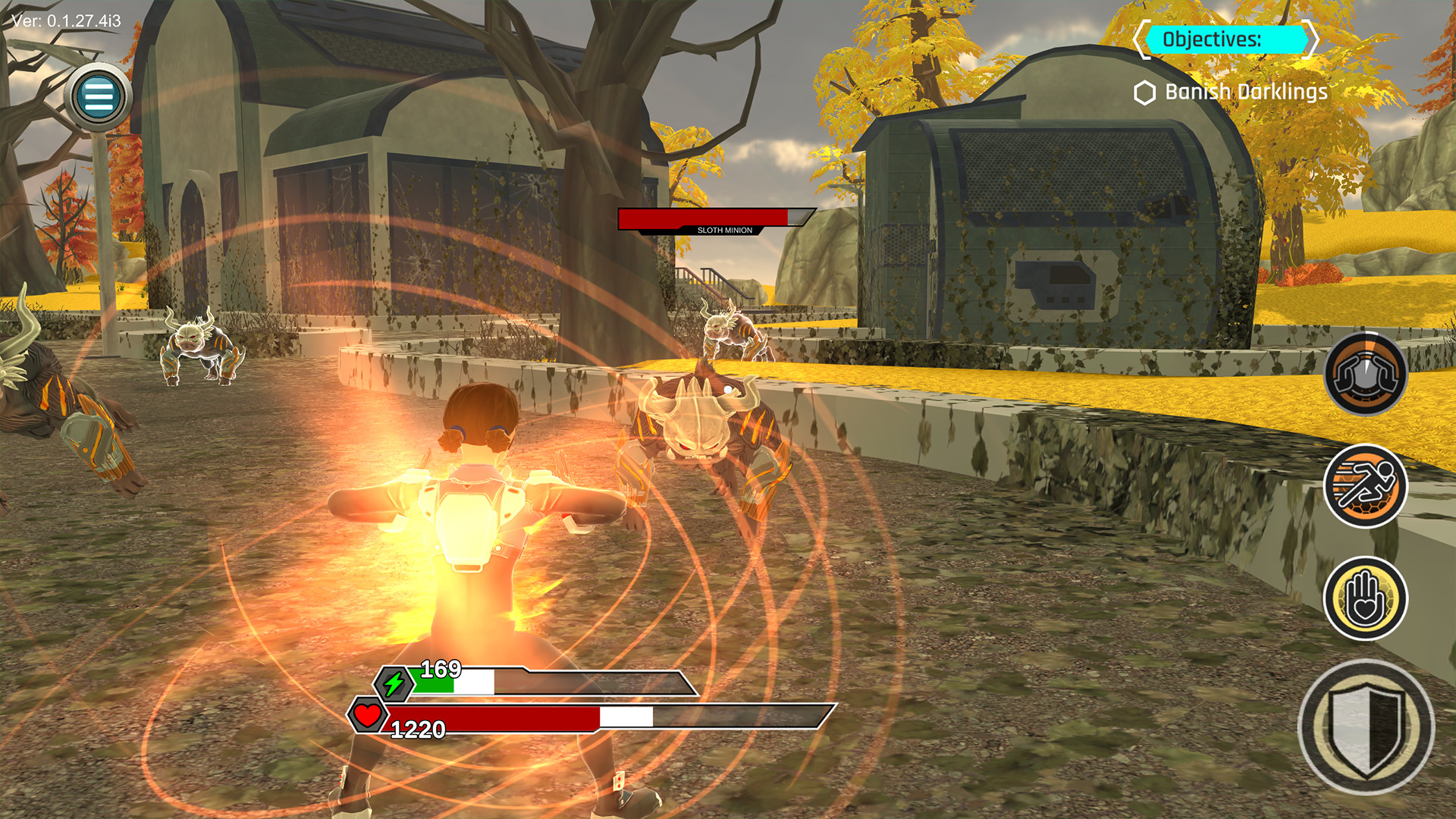Use the running figure dash ability
Screen dimensions: 1456x819
[1365, 486]
